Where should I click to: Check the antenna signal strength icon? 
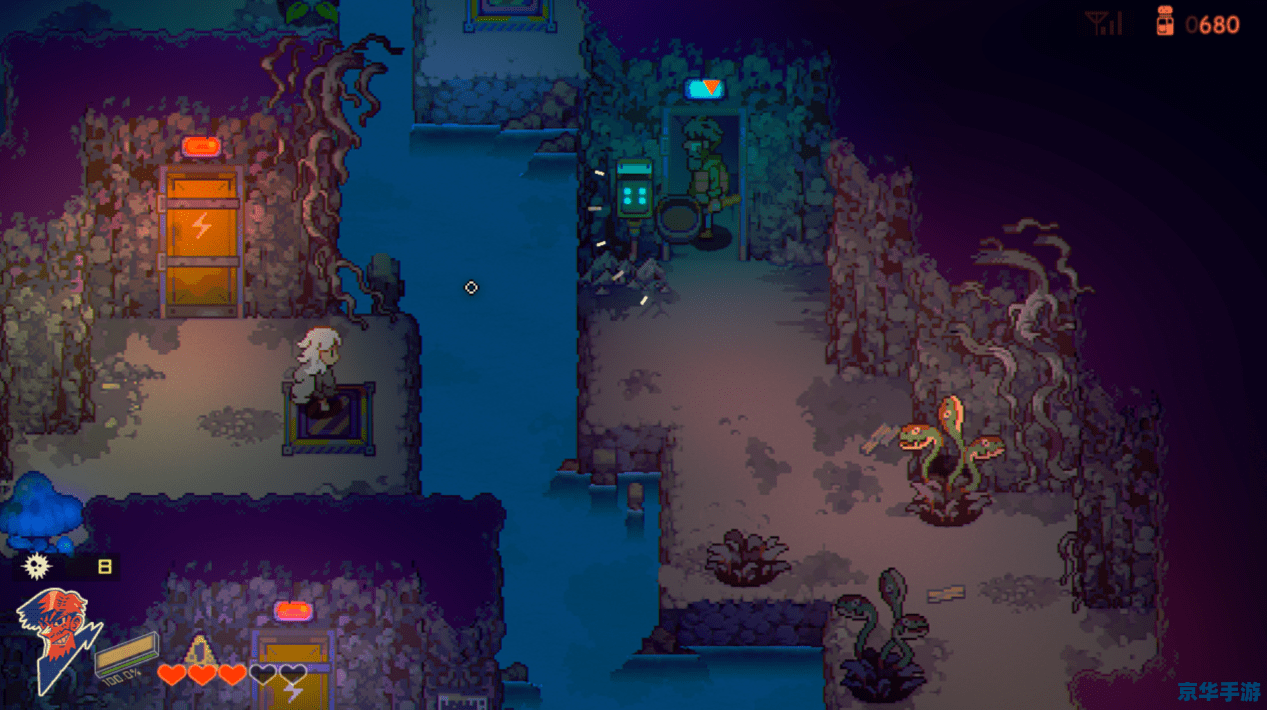coord(1104,23)
